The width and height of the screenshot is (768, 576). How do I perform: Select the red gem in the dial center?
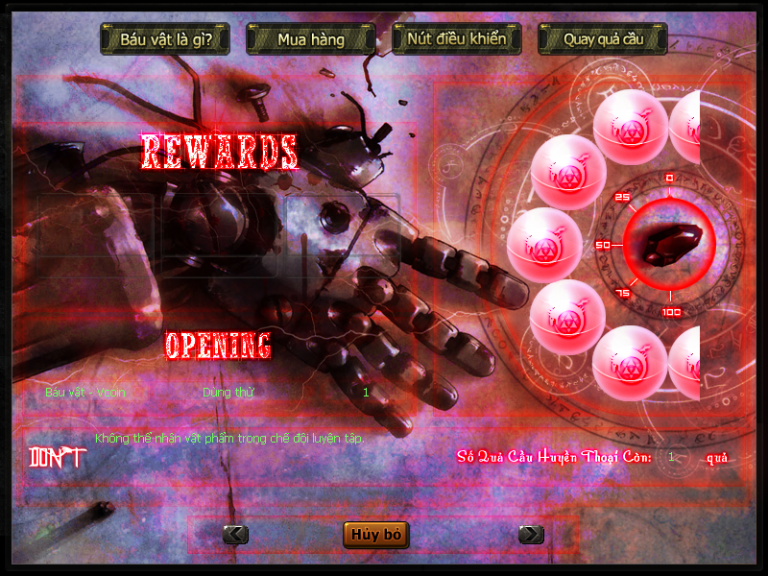click(669, 244)
